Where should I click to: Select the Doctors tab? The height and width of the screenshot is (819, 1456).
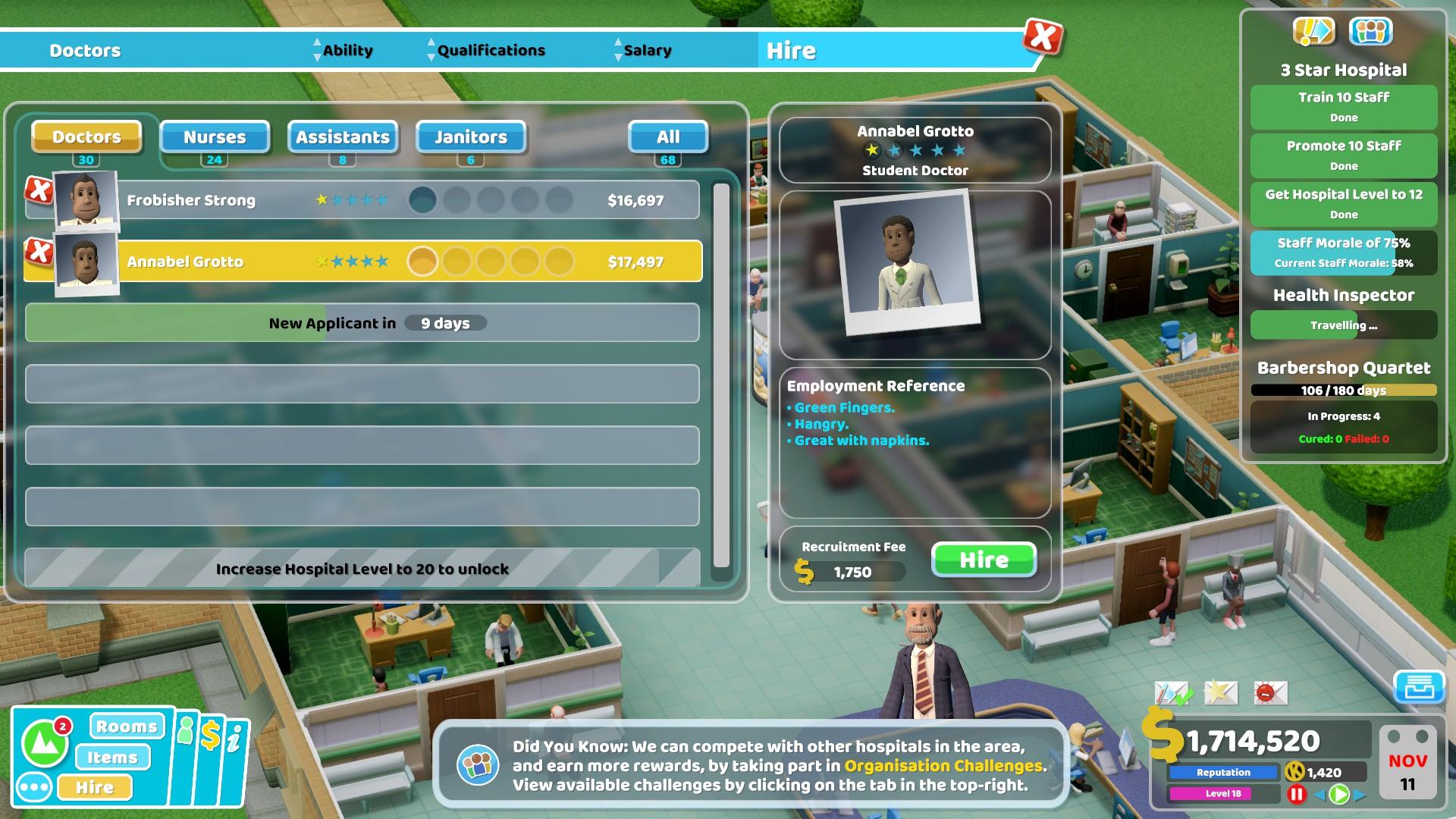click(x=86, y=137)
